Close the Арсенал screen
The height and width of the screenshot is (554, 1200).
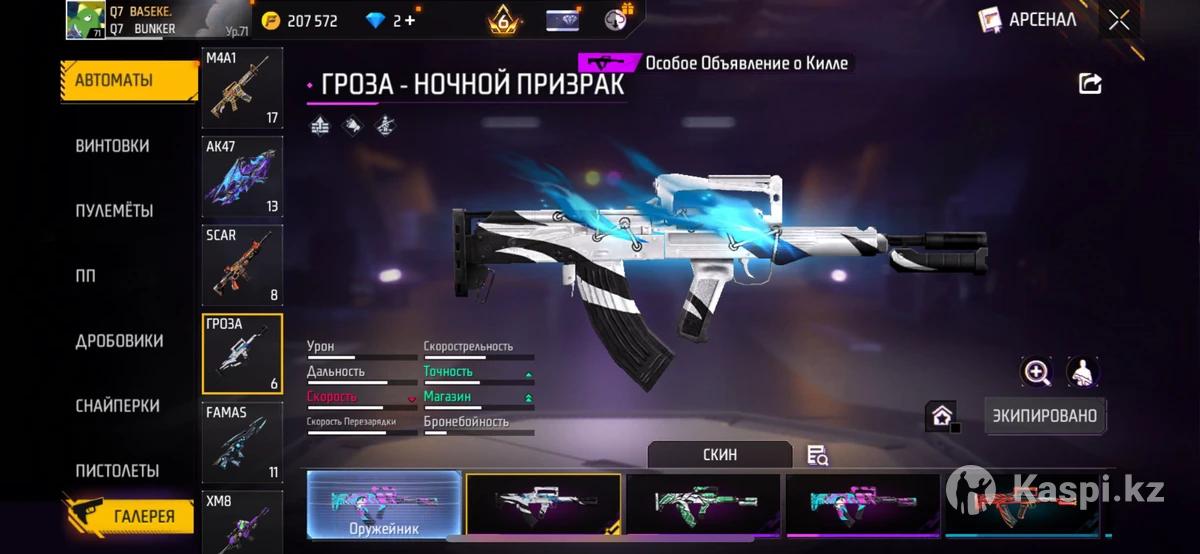(x=1119, y=19)
